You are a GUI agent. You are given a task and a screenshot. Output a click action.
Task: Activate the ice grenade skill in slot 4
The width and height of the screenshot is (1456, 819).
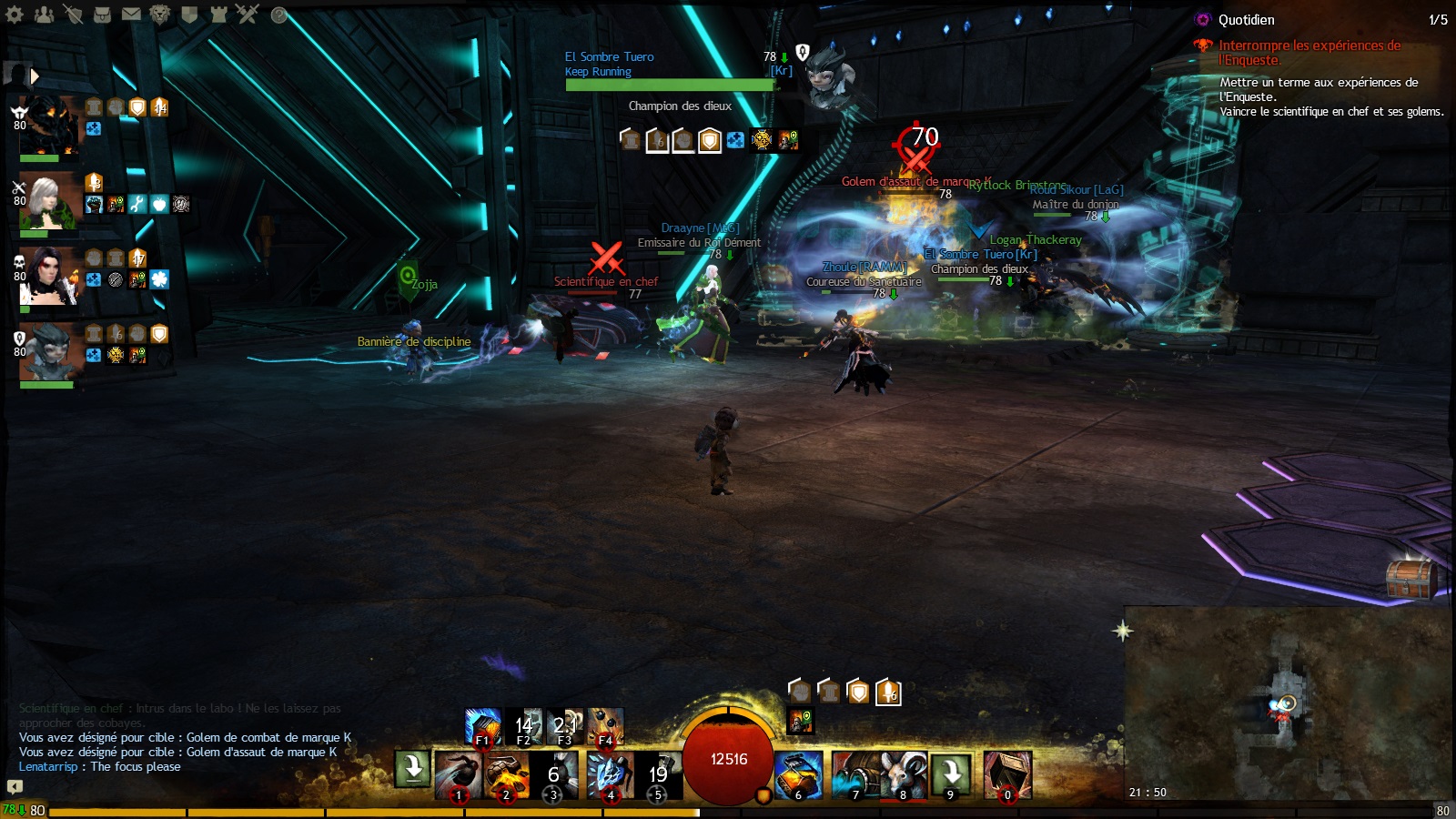[610, 775]
